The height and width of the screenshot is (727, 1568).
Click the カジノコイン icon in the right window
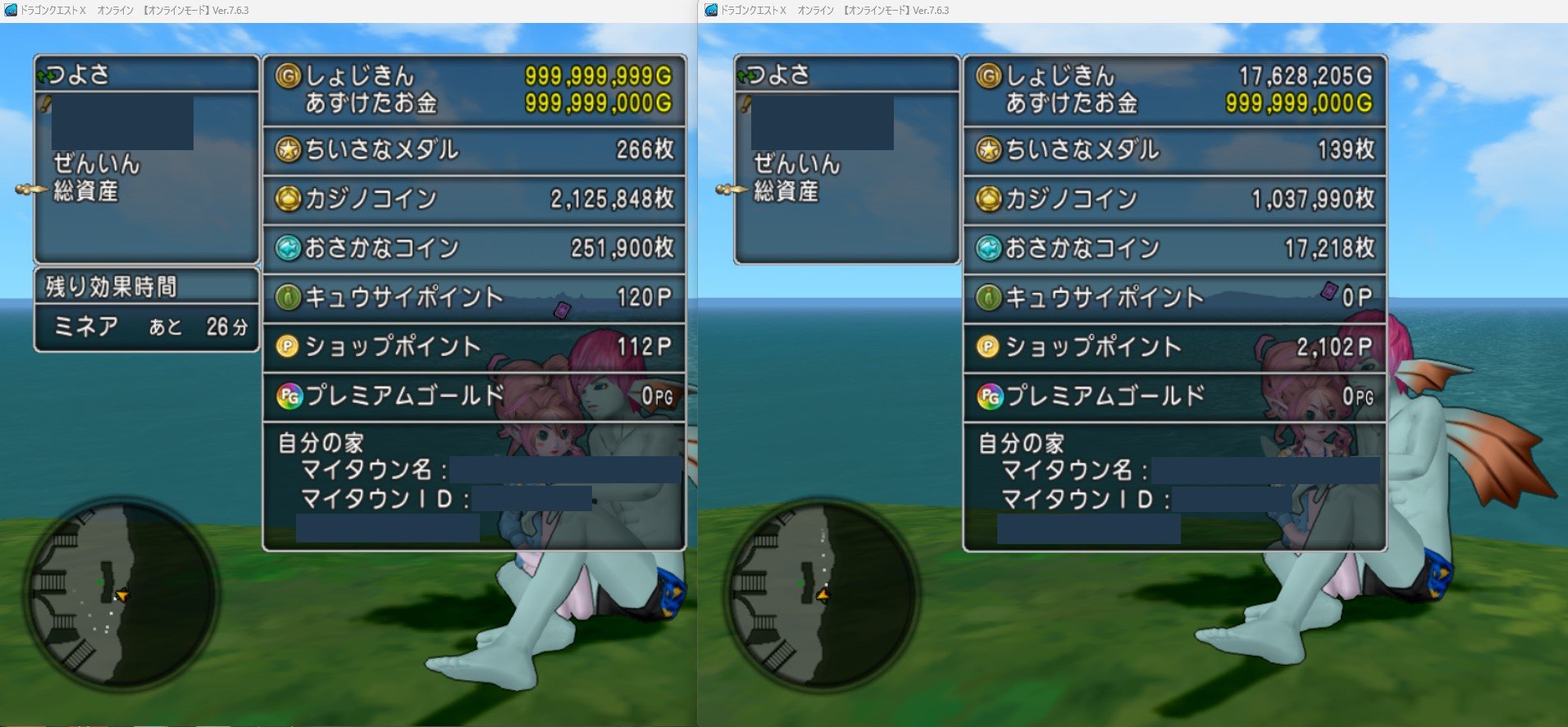(x=991, y=199)
